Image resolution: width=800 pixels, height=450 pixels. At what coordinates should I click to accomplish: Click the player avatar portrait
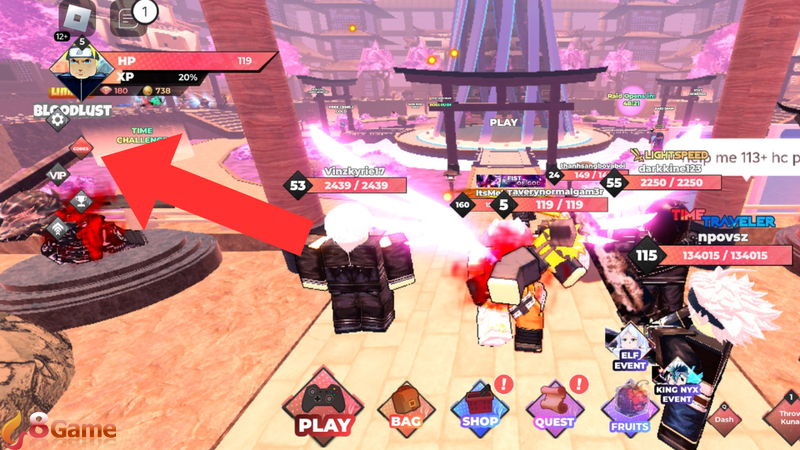(79, 70)
